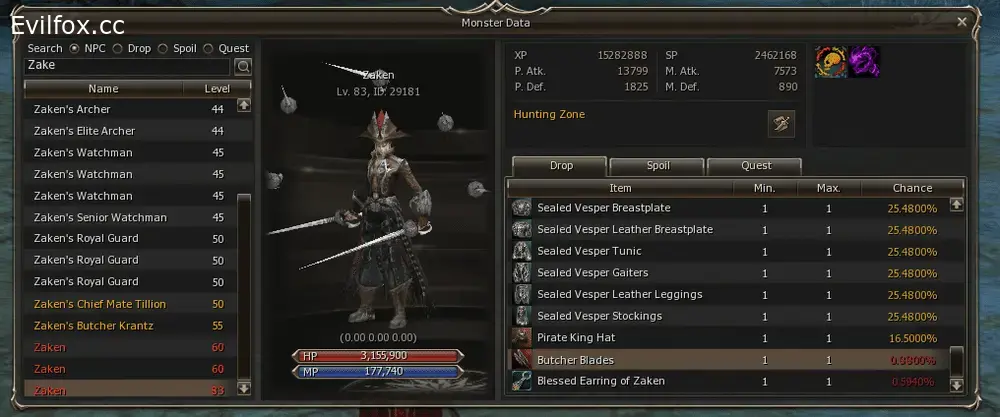Viewport: 1000px width, 417px height.
Task: Sort NPC list by Level column header
Action: pos(217,89)
